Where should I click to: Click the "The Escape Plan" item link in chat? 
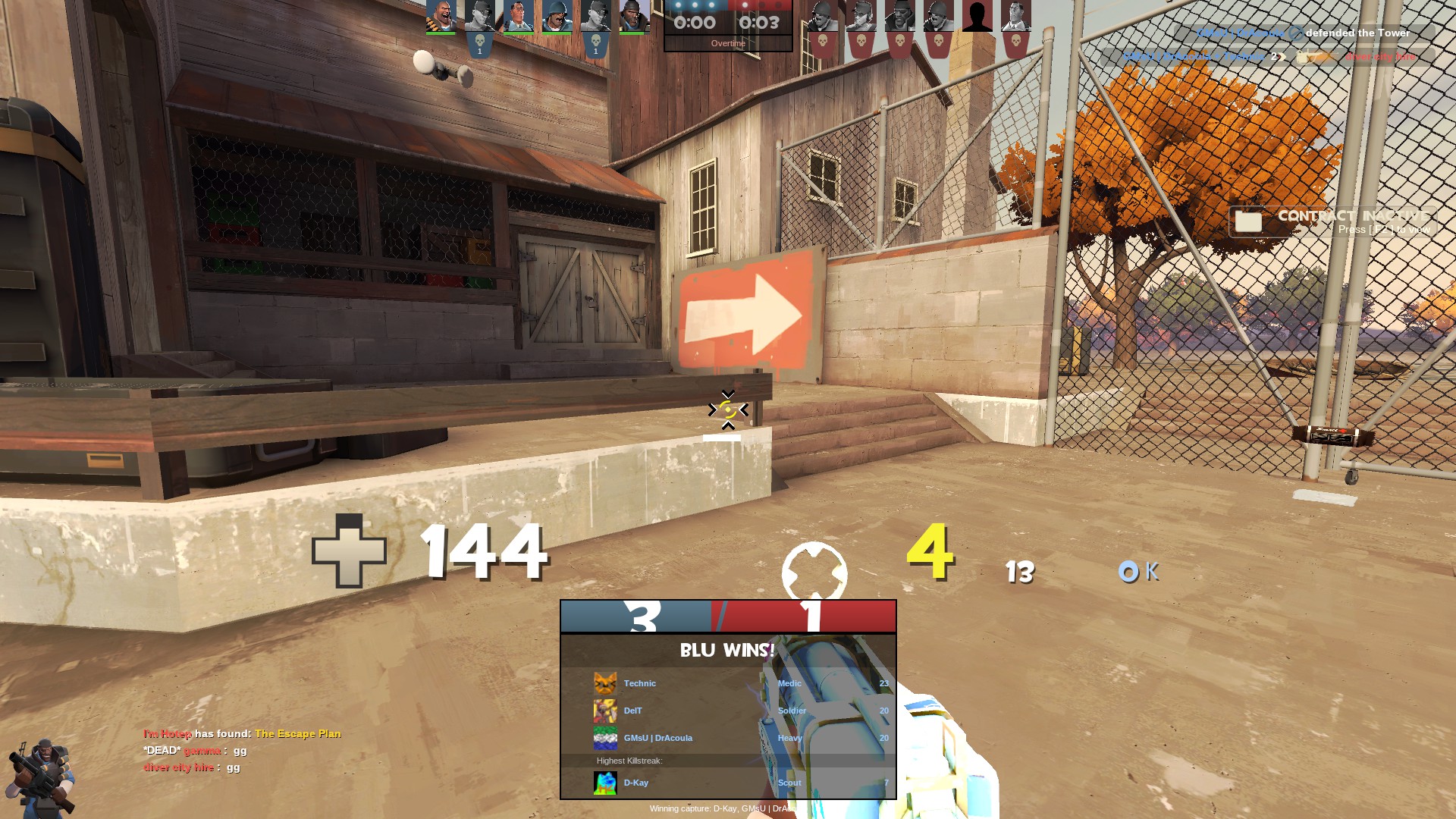pyautogui.click(x=298, y=733)
